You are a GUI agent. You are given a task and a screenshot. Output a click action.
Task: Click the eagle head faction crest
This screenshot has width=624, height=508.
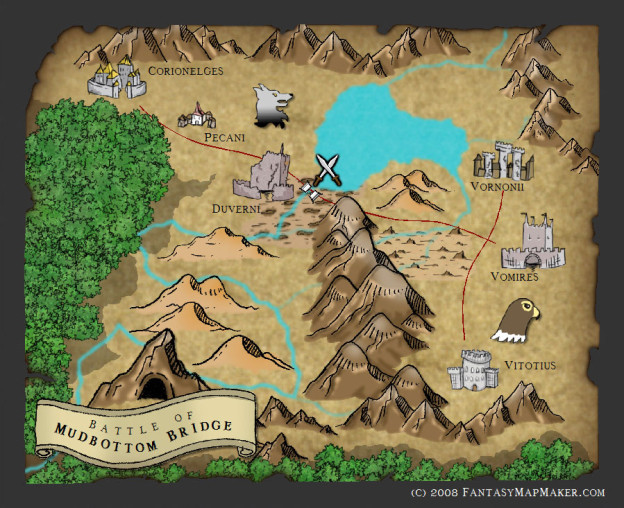(x=520, y=319)
